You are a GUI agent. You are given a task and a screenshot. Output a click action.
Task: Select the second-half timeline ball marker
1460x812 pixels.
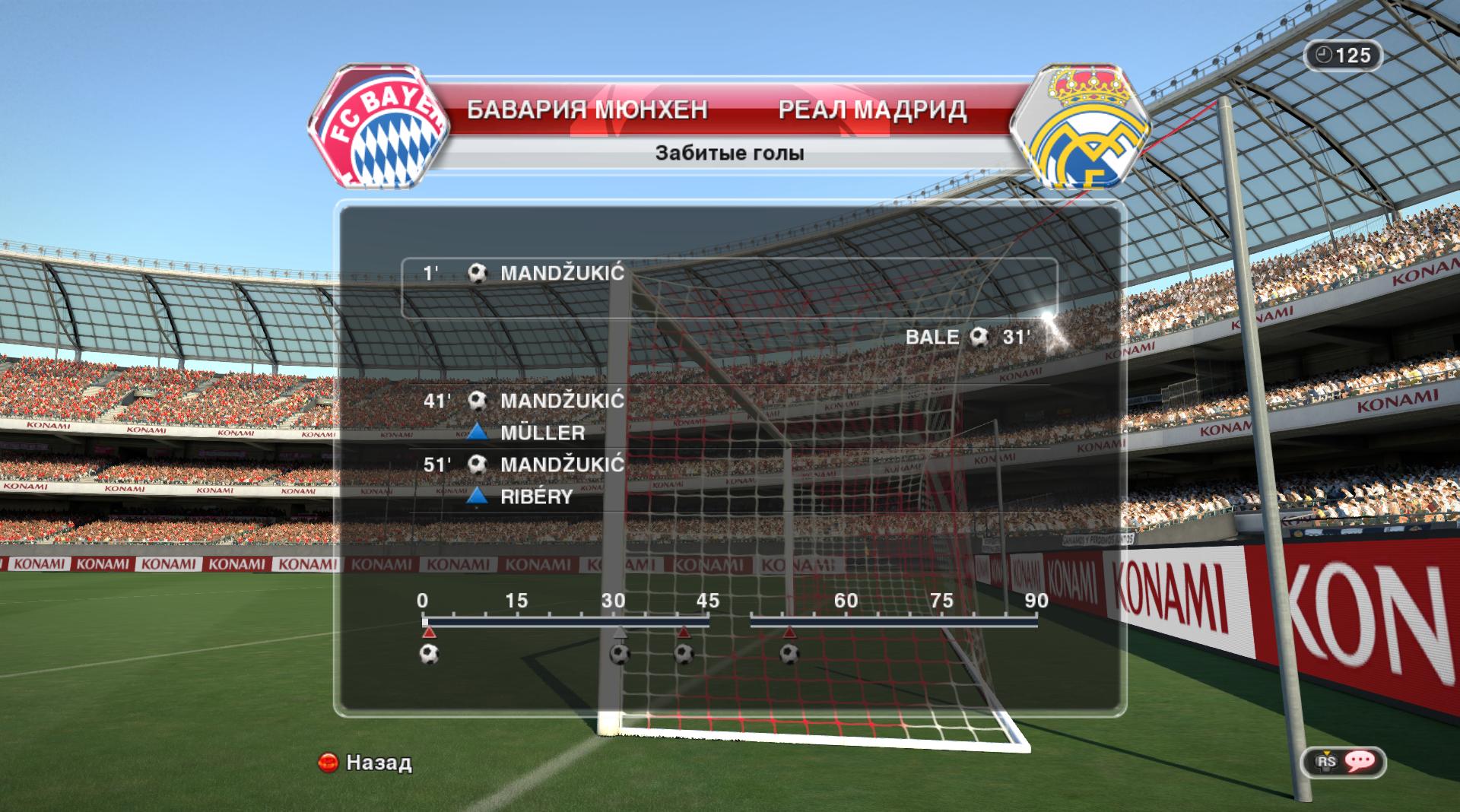click(x=789, y=654)
